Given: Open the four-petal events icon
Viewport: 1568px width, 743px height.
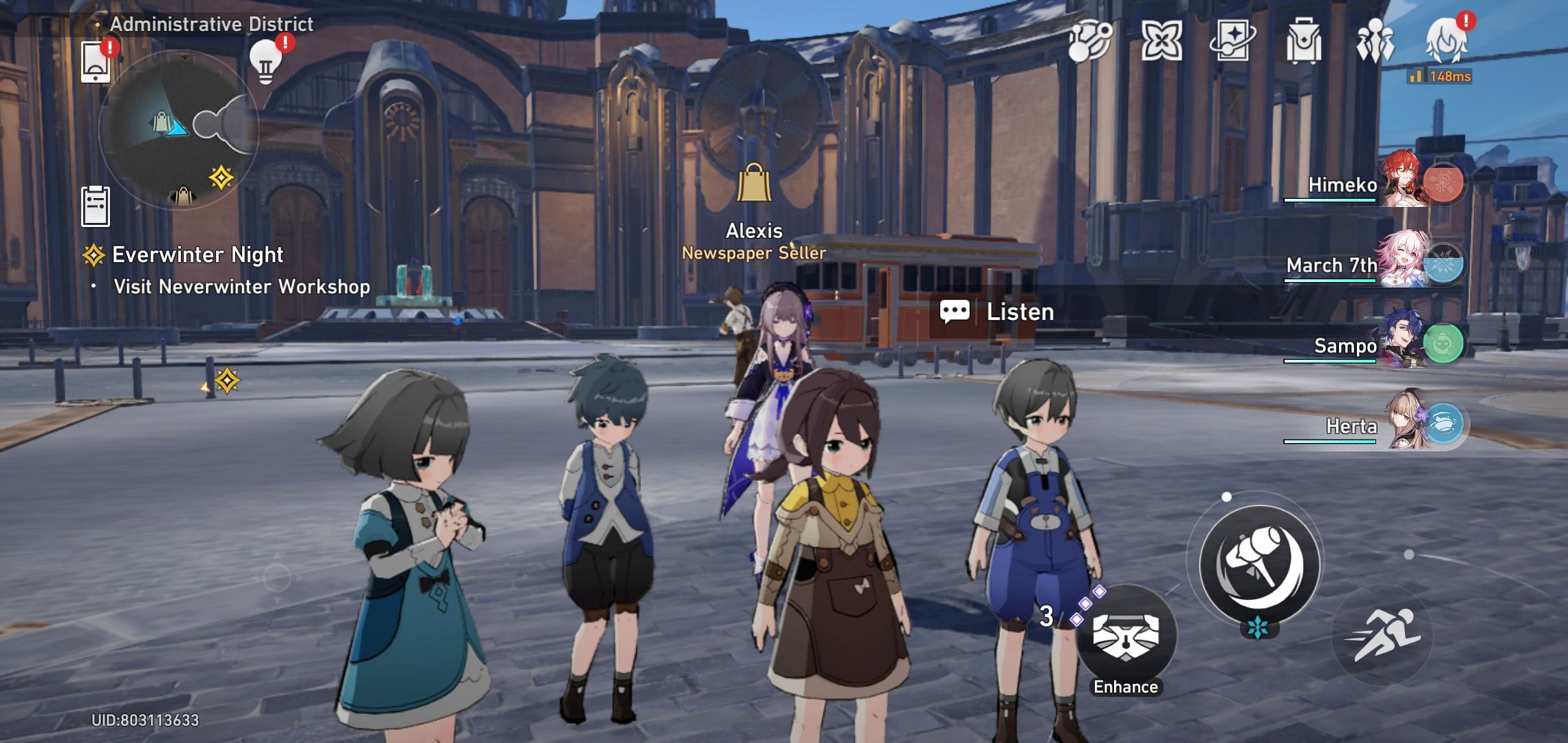Looking at the screenshot, I should tap(1162, 41).
